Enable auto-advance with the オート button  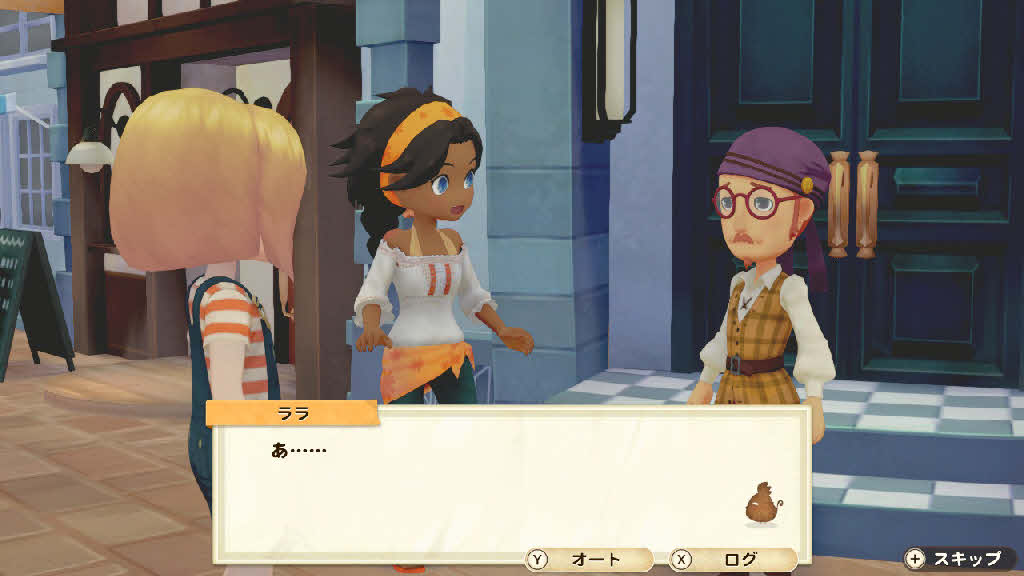tap(588, 560)
